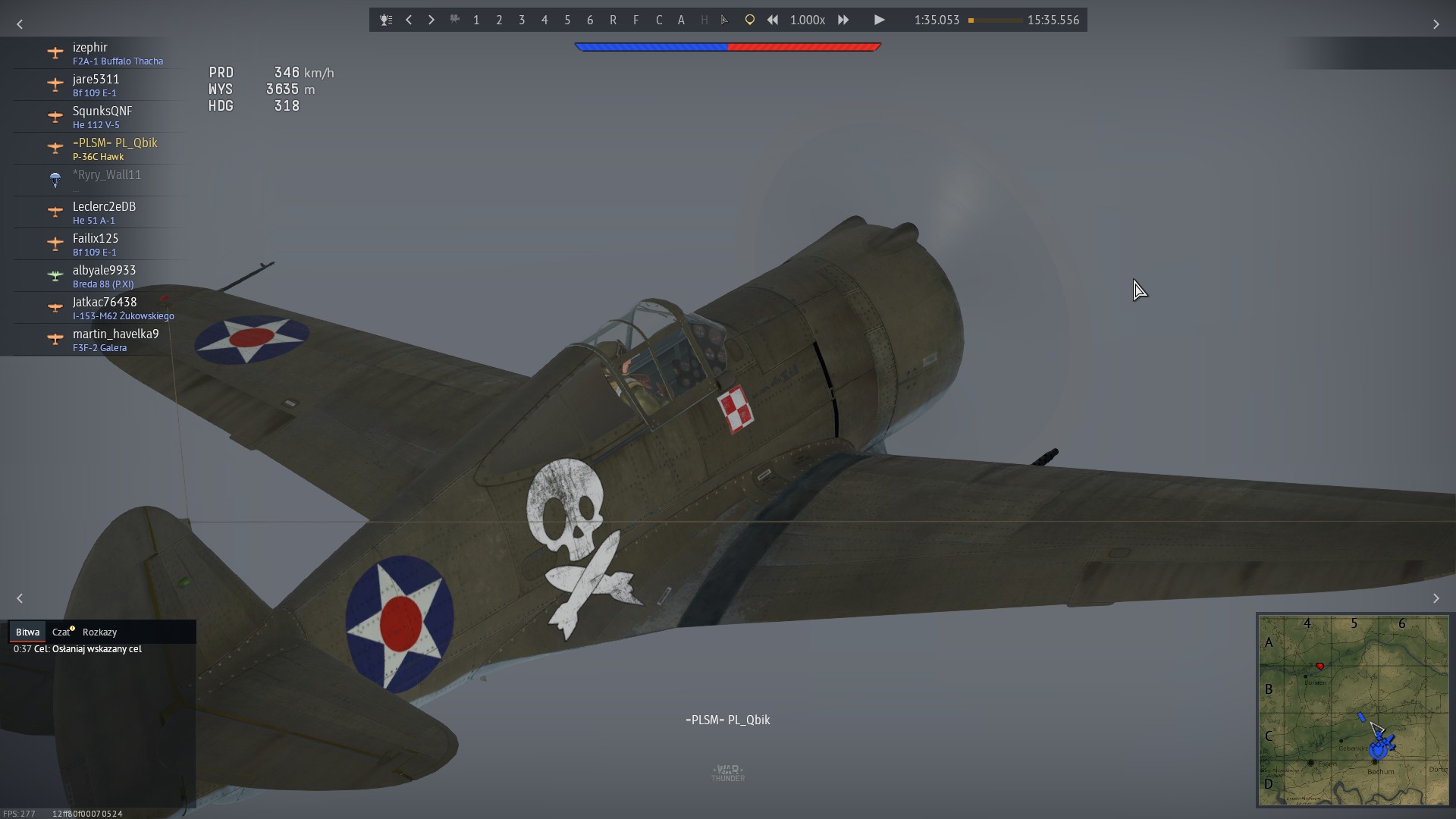Open the scoreboard trophy icon
1456x819 pixels.
(x=386, y=20)
